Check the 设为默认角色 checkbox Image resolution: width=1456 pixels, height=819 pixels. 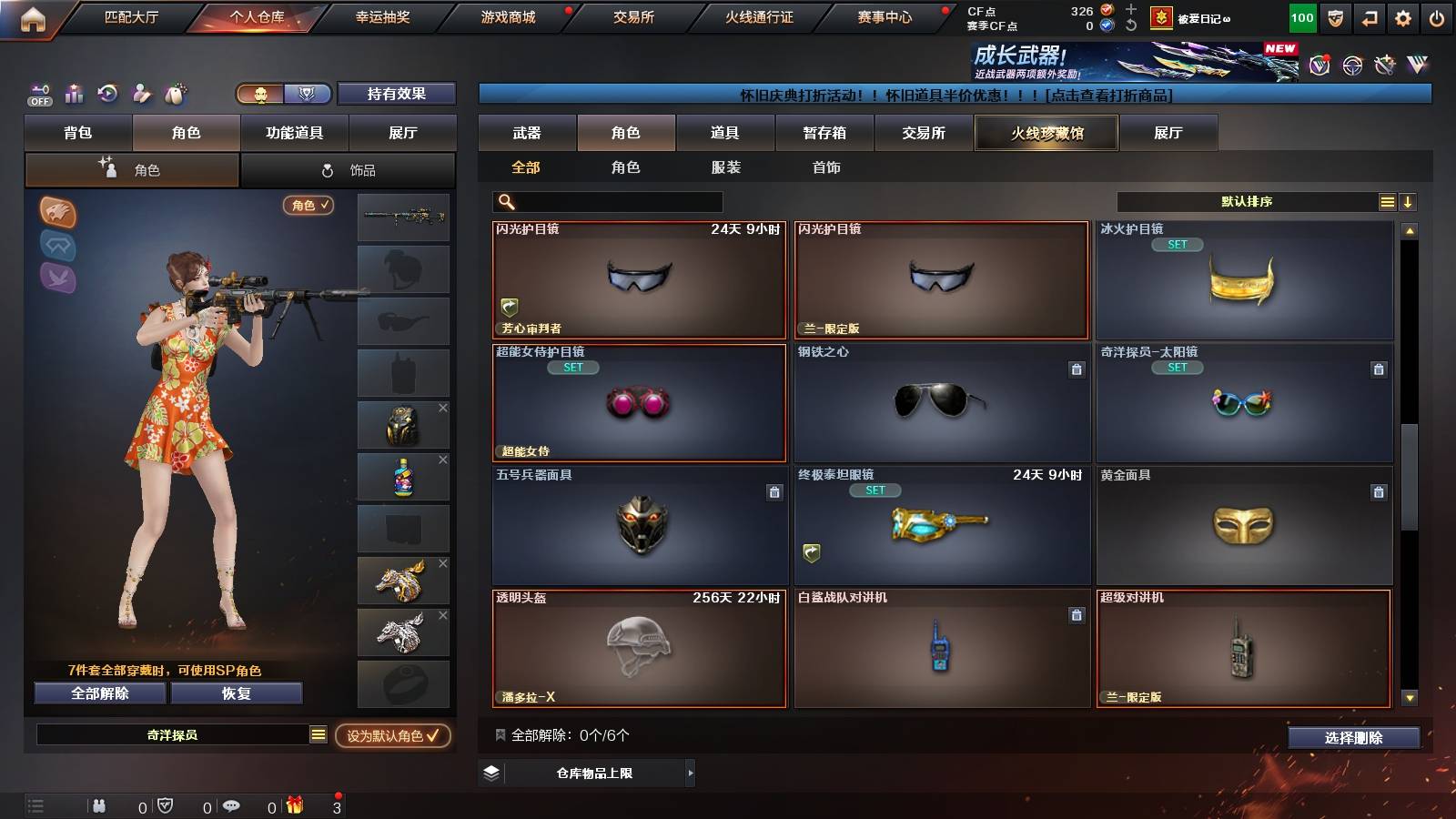434,738
